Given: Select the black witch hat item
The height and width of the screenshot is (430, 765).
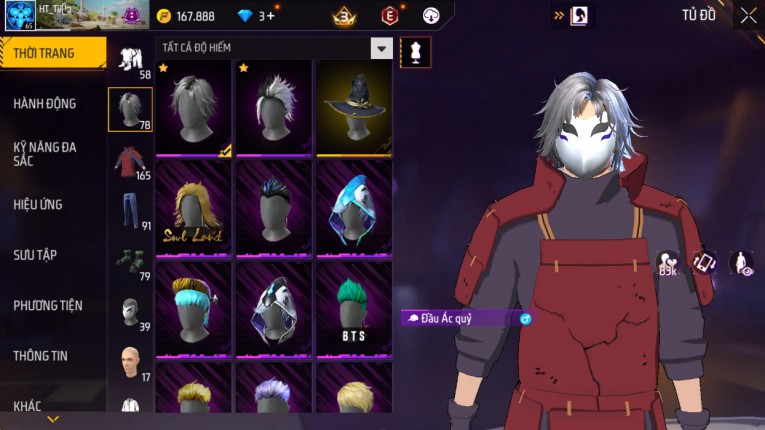Looking at the screenshot, I should tap(354, 108).
